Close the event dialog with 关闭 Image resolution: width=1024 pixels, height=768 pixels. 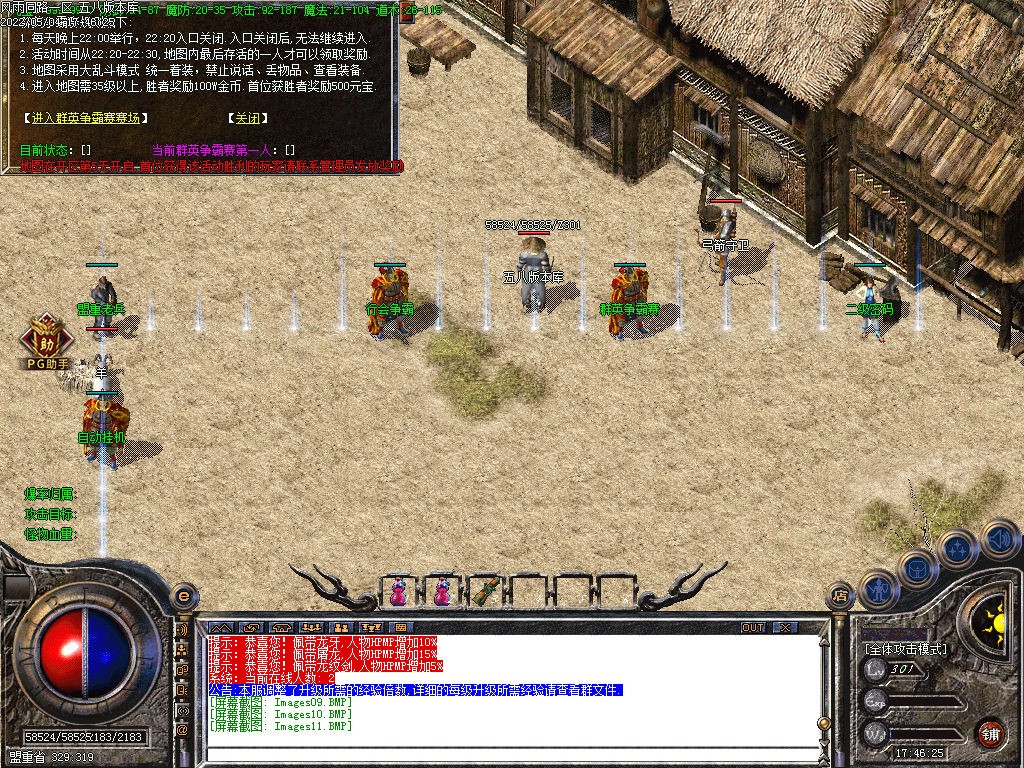(x=247, y=118)
